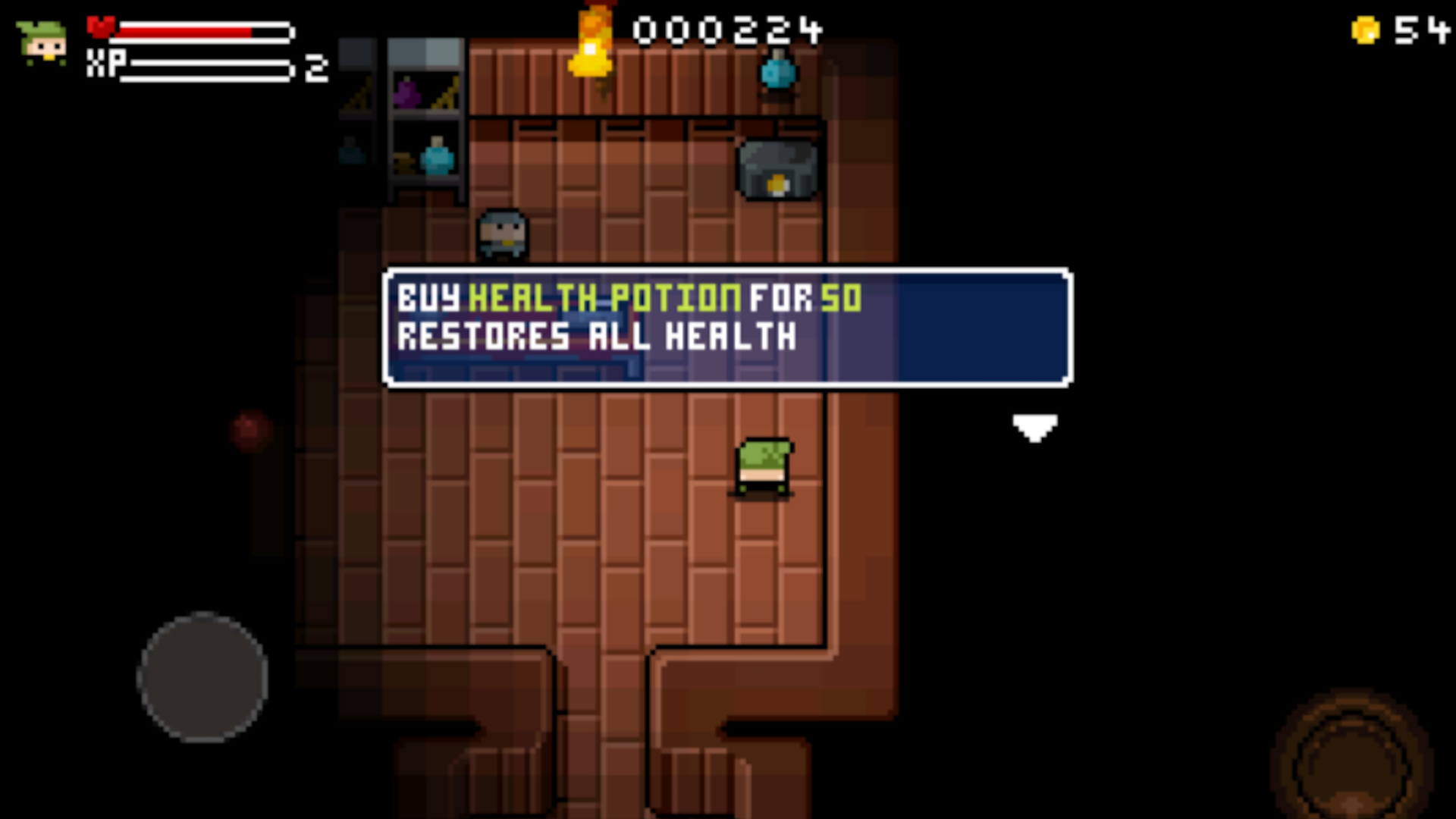Expand the dialog using the white down arrow
This screenshot has width=1456, height=819.
[x=1034, y=428]
